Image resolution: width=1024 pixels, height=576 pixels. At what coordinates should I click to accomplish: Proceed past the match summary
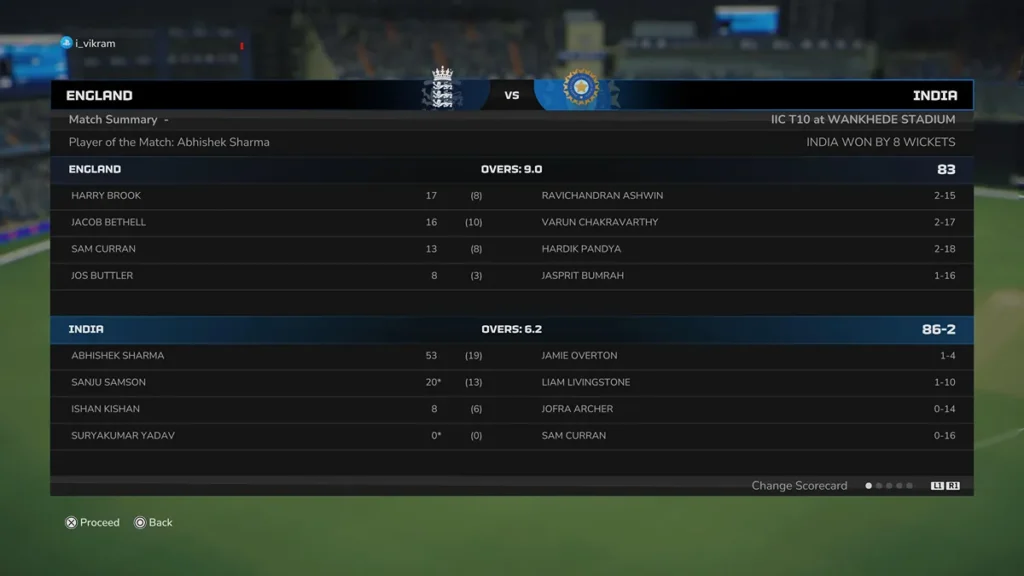[92, 522]
